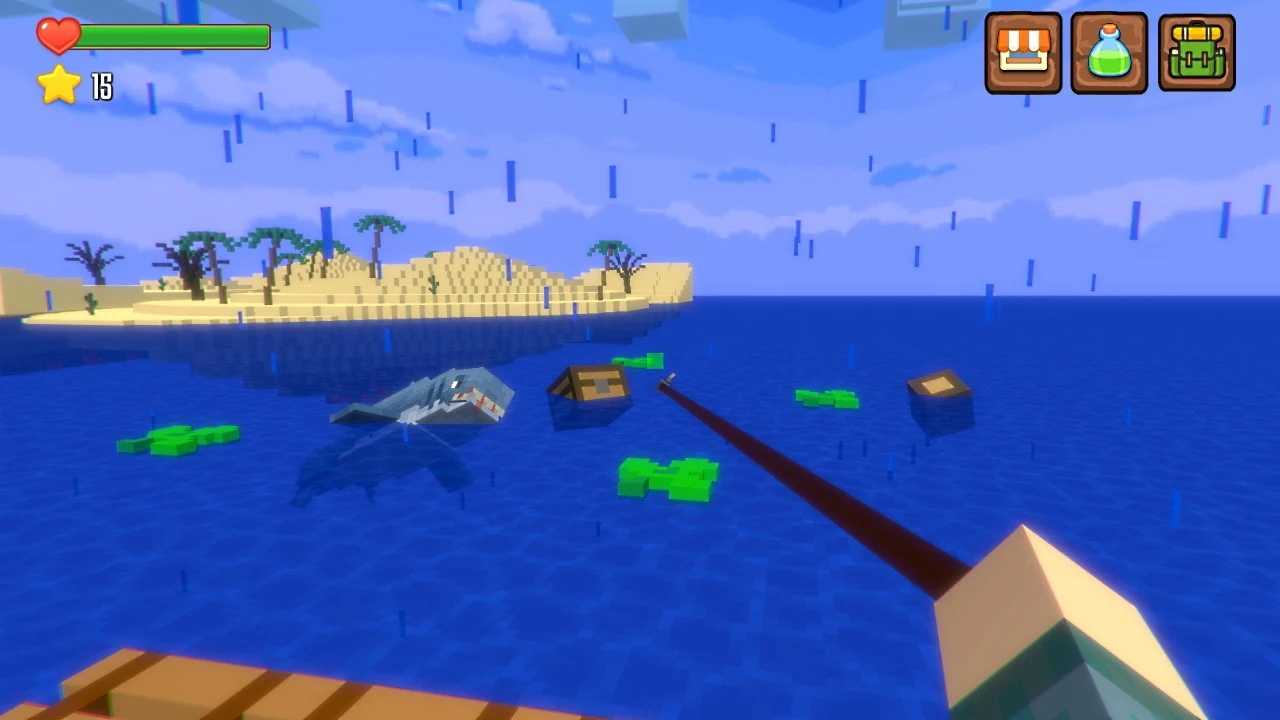Click the yellow star currency icon
The height and width of the screenshot is (720, 1280).
tap(58, 86)
